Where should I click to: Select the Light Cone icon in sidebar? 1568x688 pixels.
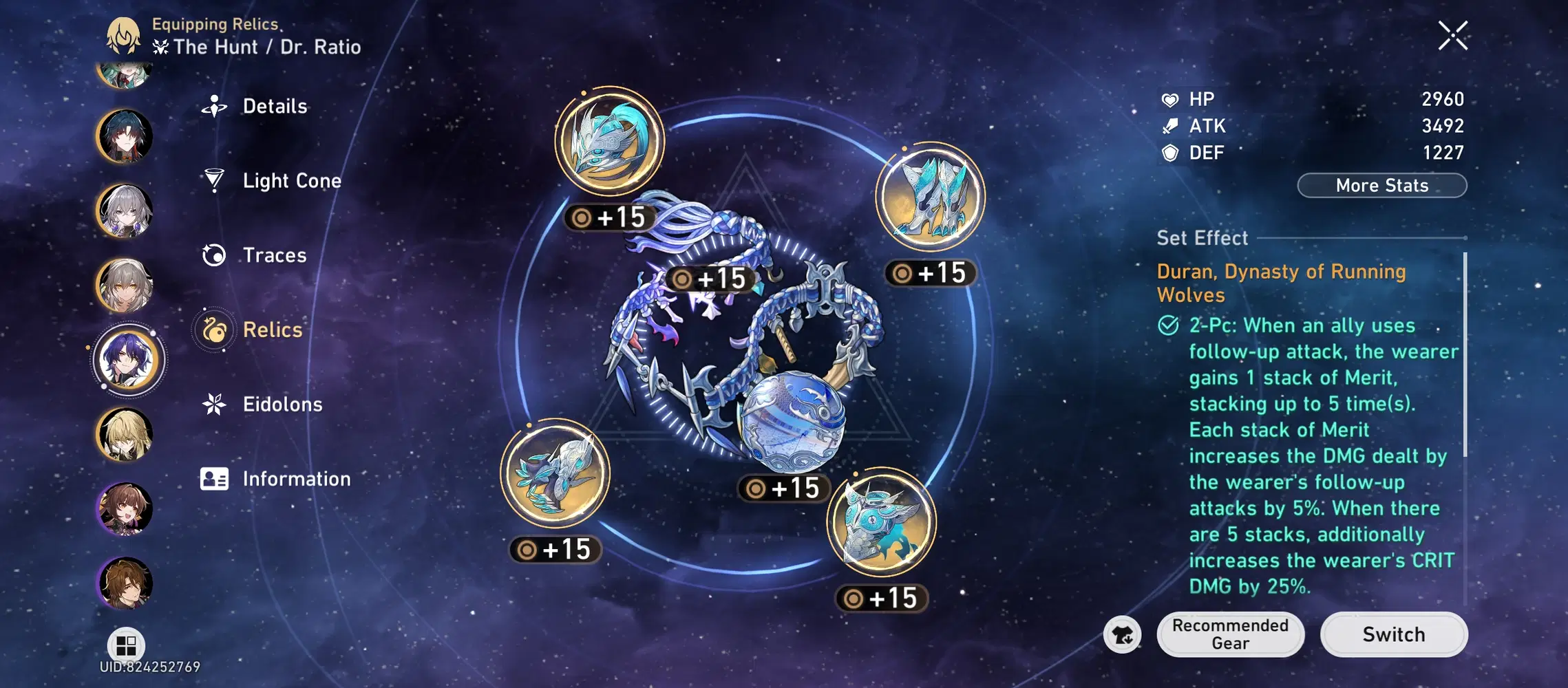[215, 180]
